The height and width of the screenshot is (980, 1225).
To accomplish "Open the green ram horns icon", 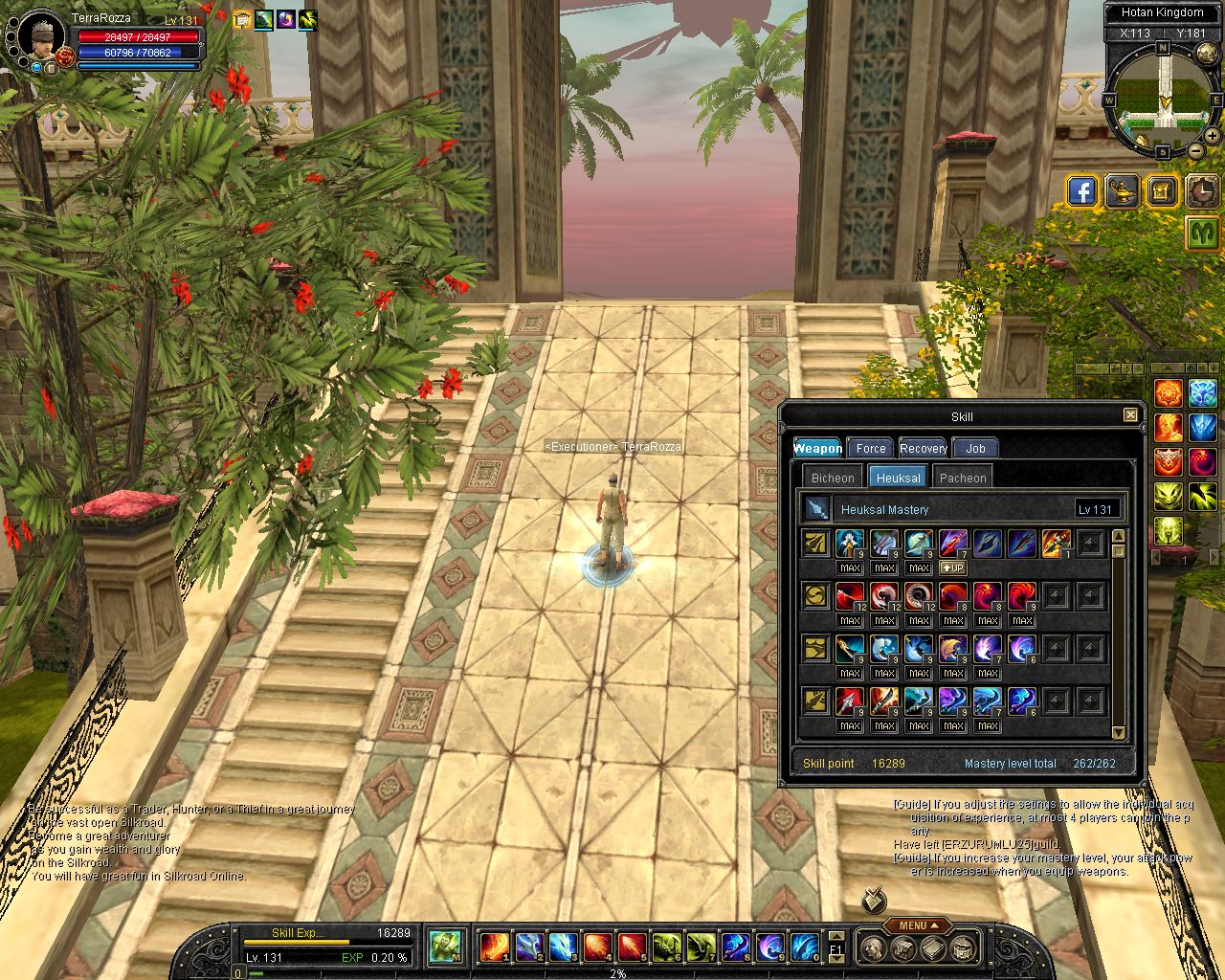I will 1202,232.
